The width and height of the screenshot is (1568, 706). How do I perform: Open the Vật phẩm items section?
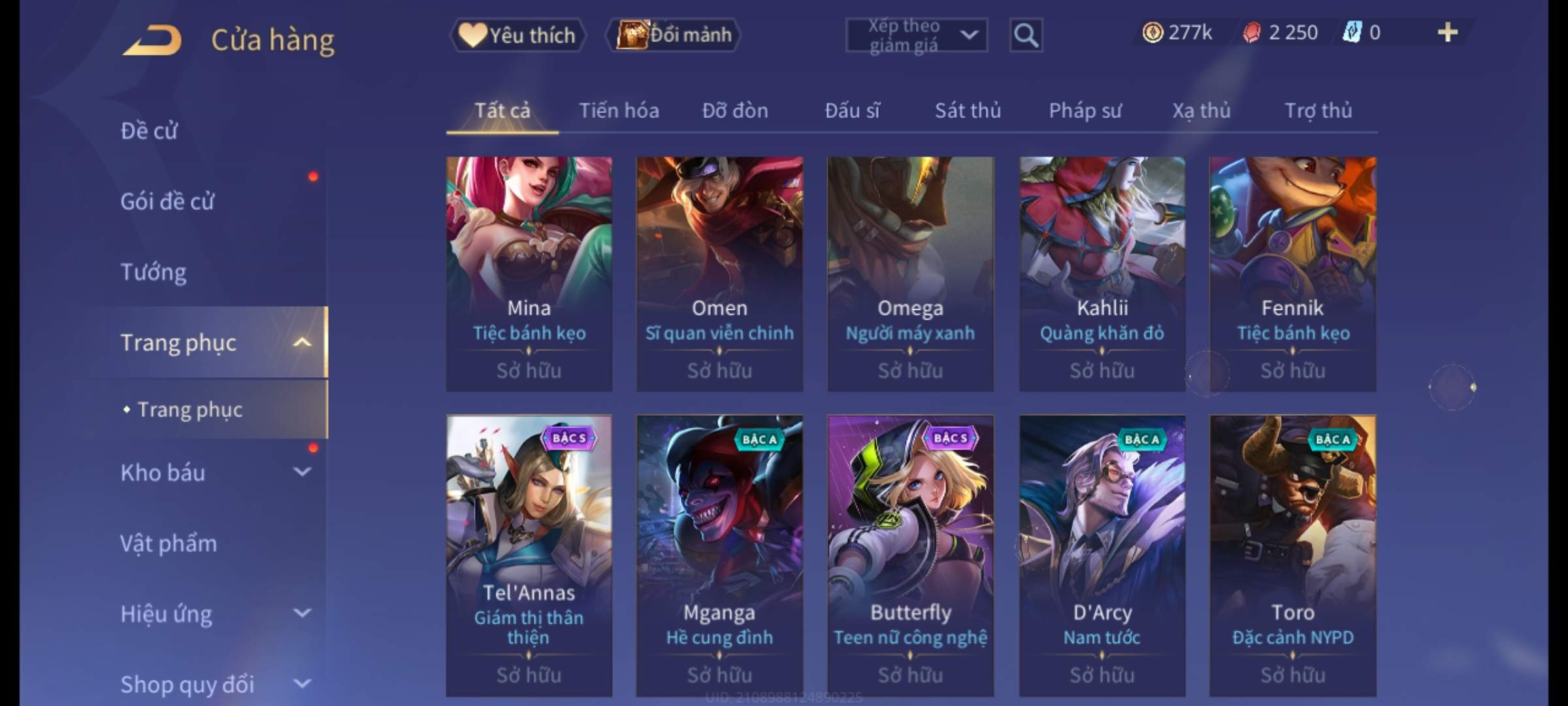[169, 543]
